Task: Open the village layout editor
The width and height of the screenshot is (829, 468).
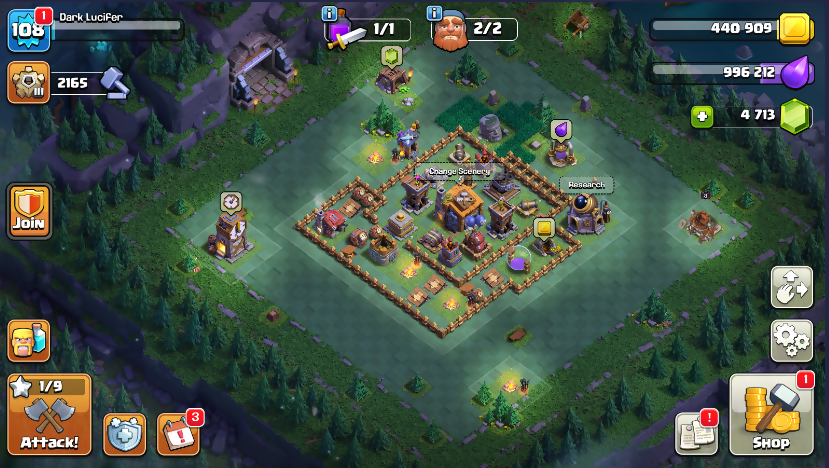Action: pyautogui.click(x=791, y=287)
